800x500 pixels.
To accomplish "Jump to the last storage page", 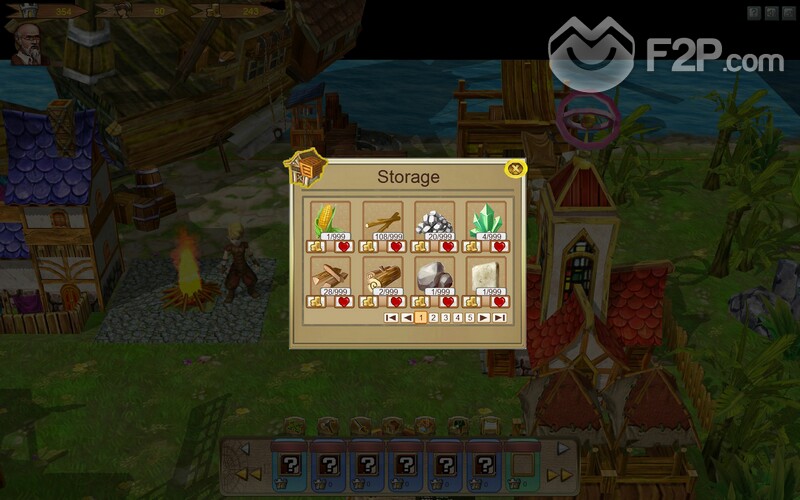I will click(499, 318).
